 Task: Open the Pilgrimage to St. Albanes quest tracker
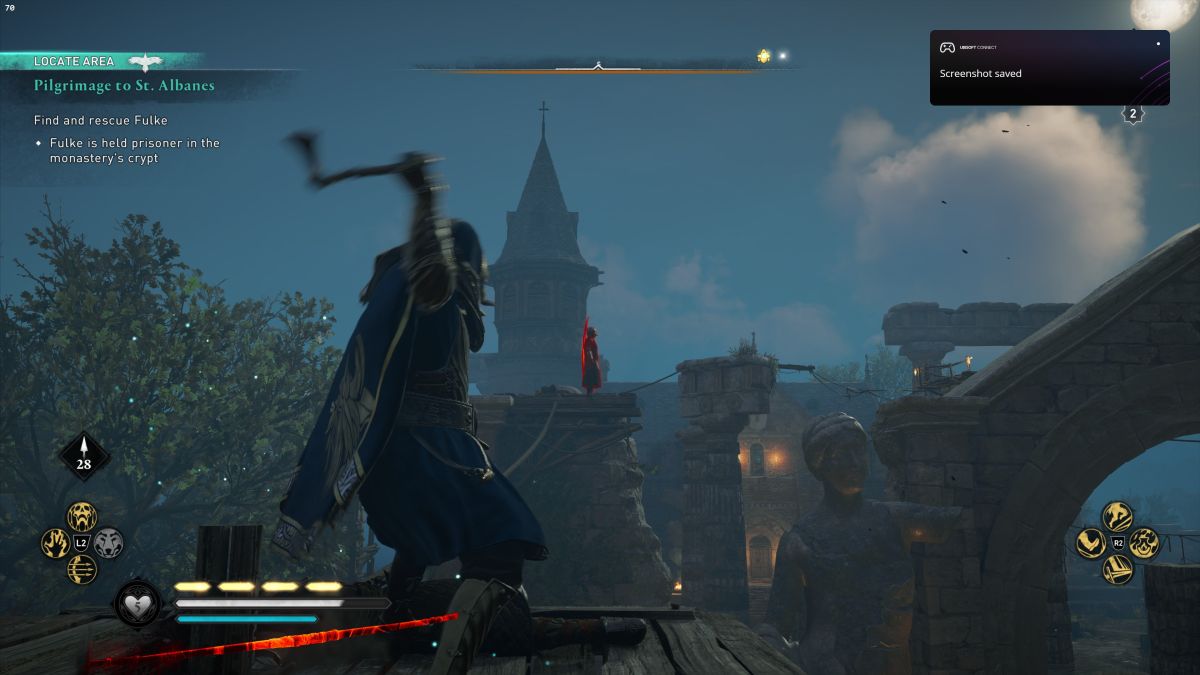[124, 86]
